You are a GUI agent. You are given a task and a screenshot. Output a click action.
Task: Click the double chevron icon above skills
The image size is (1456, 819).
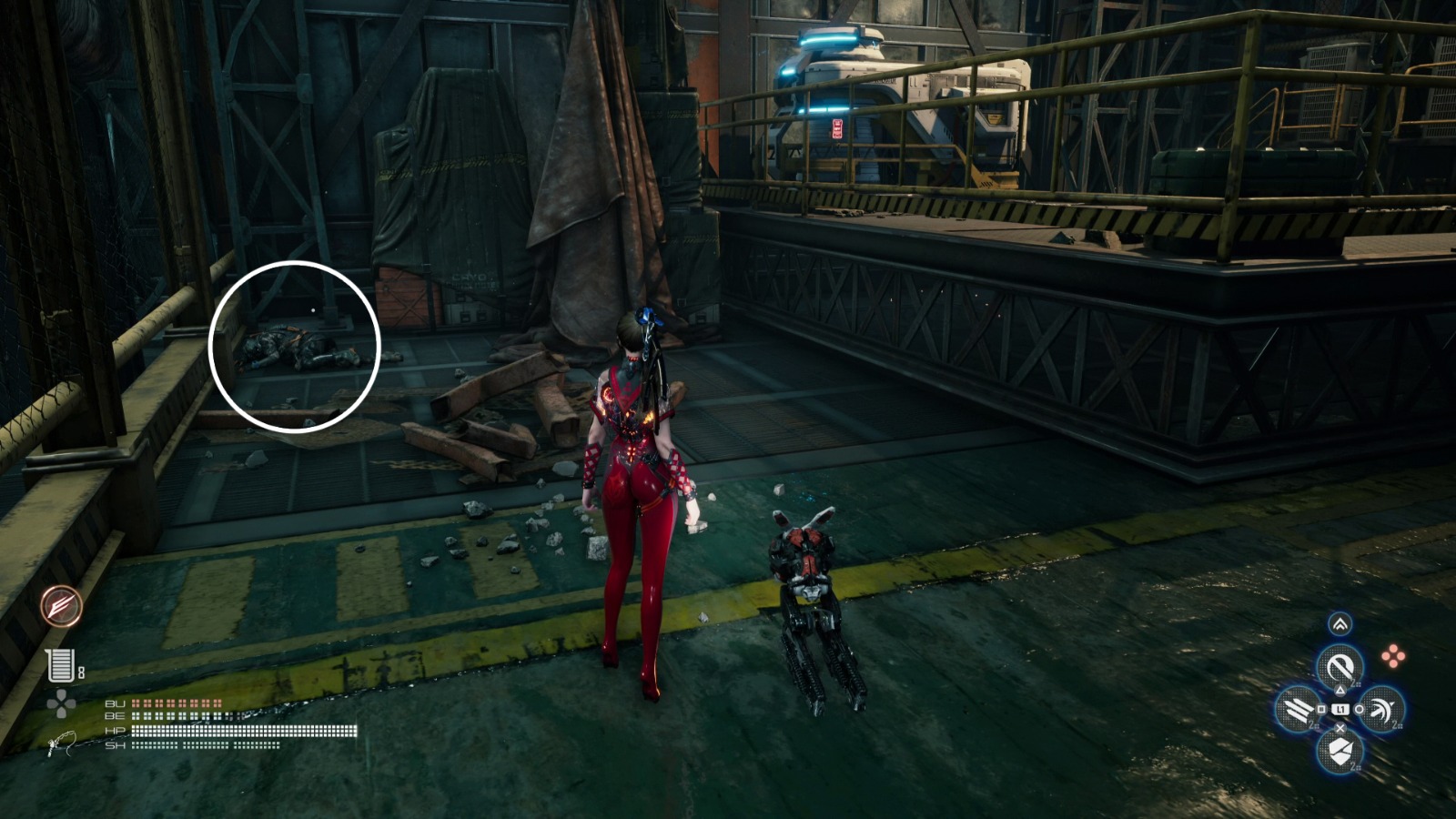click(x=1340, y=624)
